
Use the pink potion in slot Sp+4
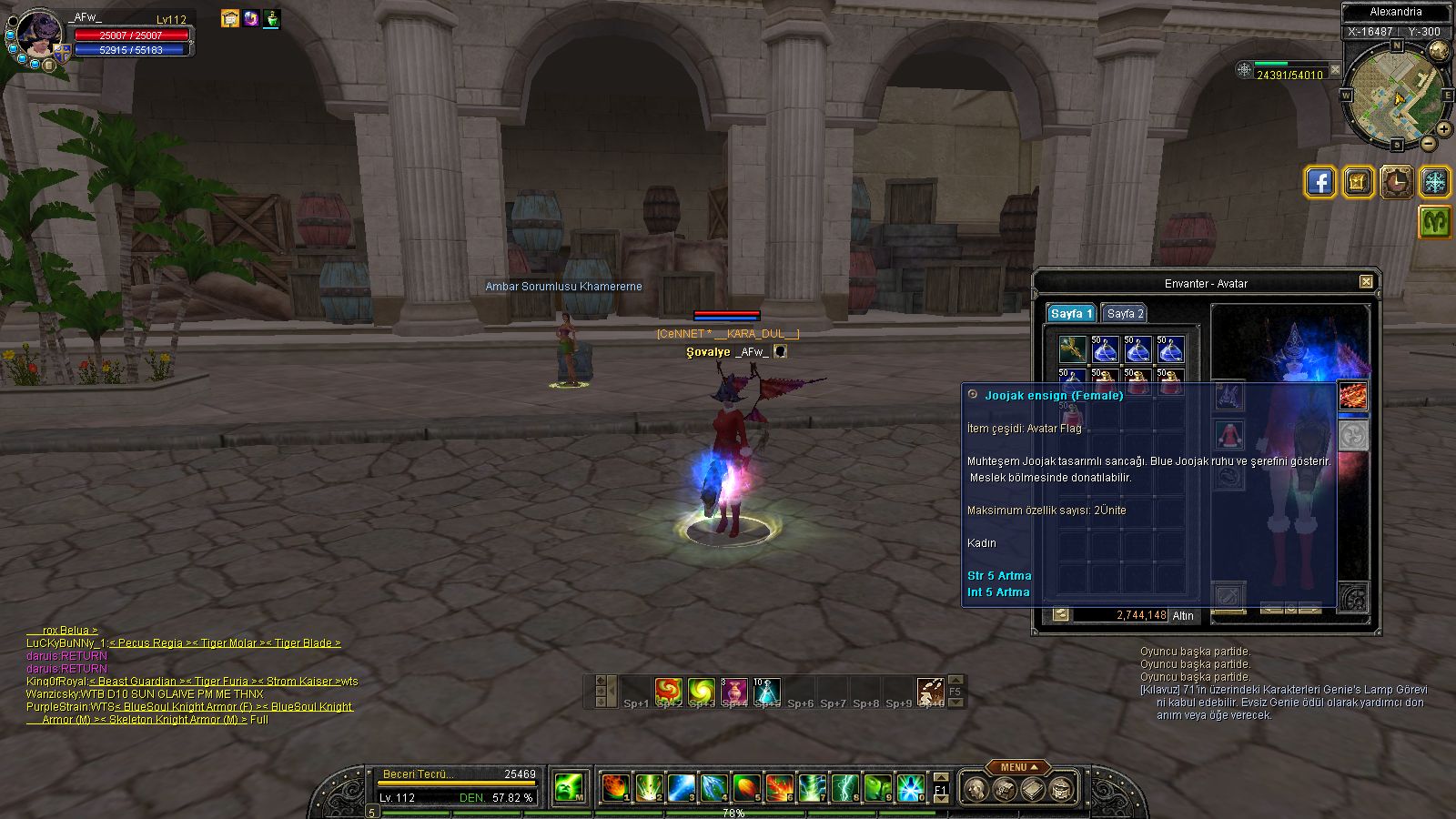pos(734,692)
